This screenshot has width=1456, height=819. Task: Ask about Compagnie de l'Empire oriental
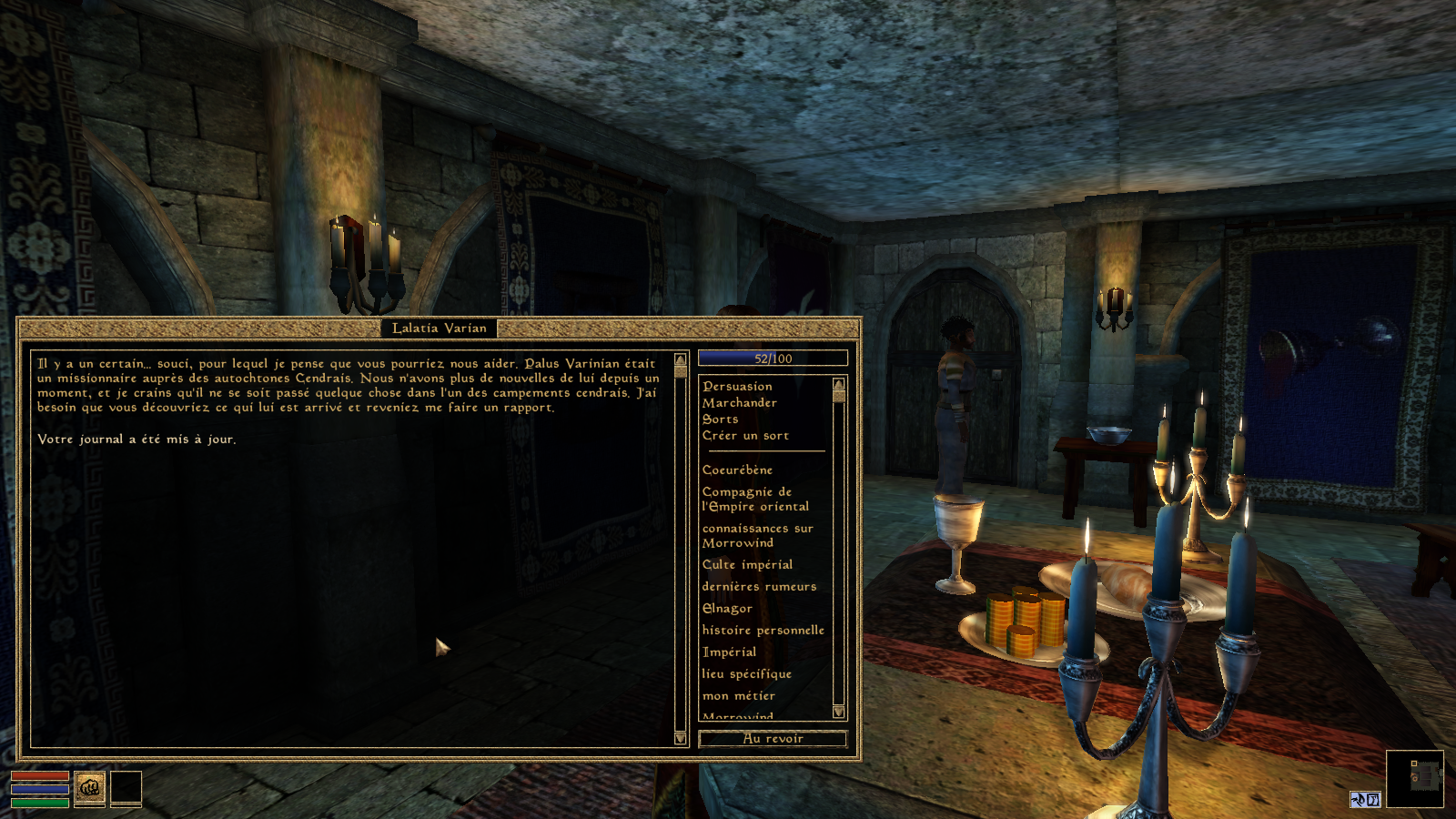pos(754,500)
